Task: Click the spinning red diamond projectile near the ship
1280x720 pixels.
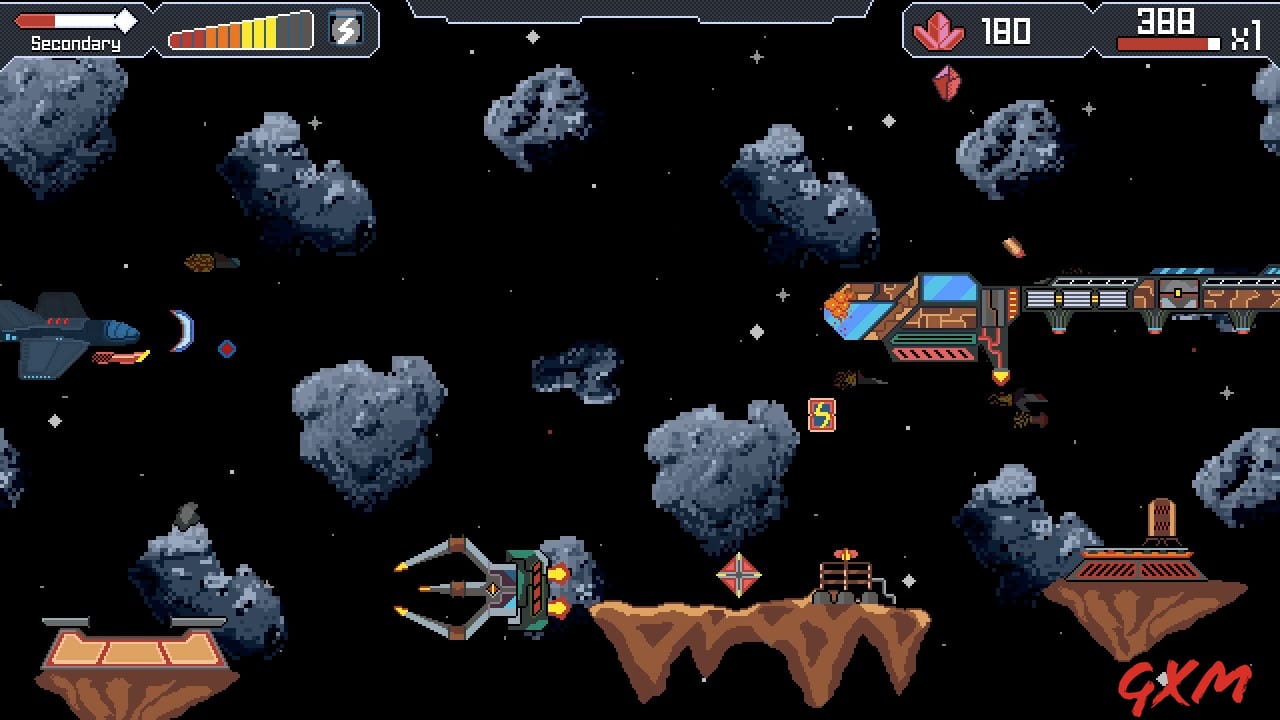Action: pyautogui.click(x=226, y=349)
